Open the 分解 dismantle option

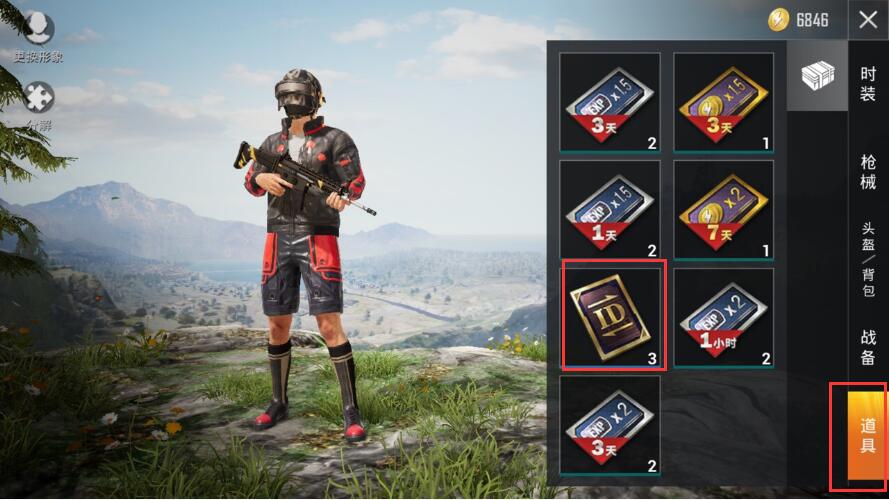click(x=38, y=106)
